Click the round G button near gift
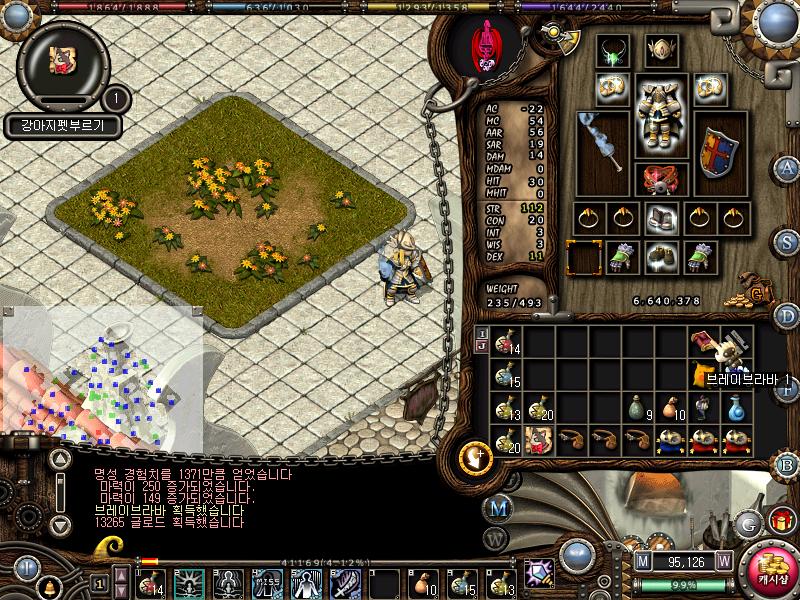Viewport: 800px width, 600px height. coord(749,522)
